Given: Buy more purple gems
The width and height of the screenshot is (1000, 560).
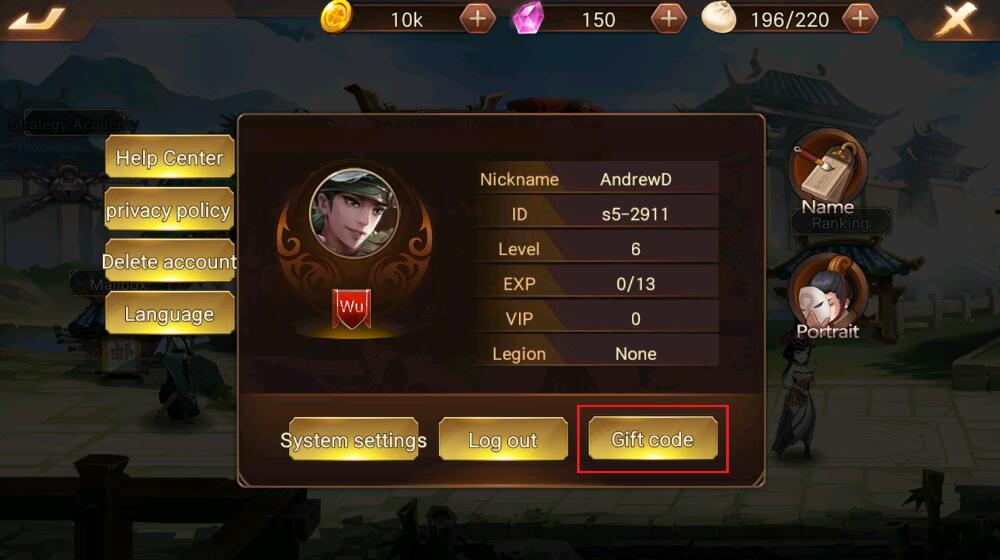Looking at the screenshot, I should click(668, 19).
